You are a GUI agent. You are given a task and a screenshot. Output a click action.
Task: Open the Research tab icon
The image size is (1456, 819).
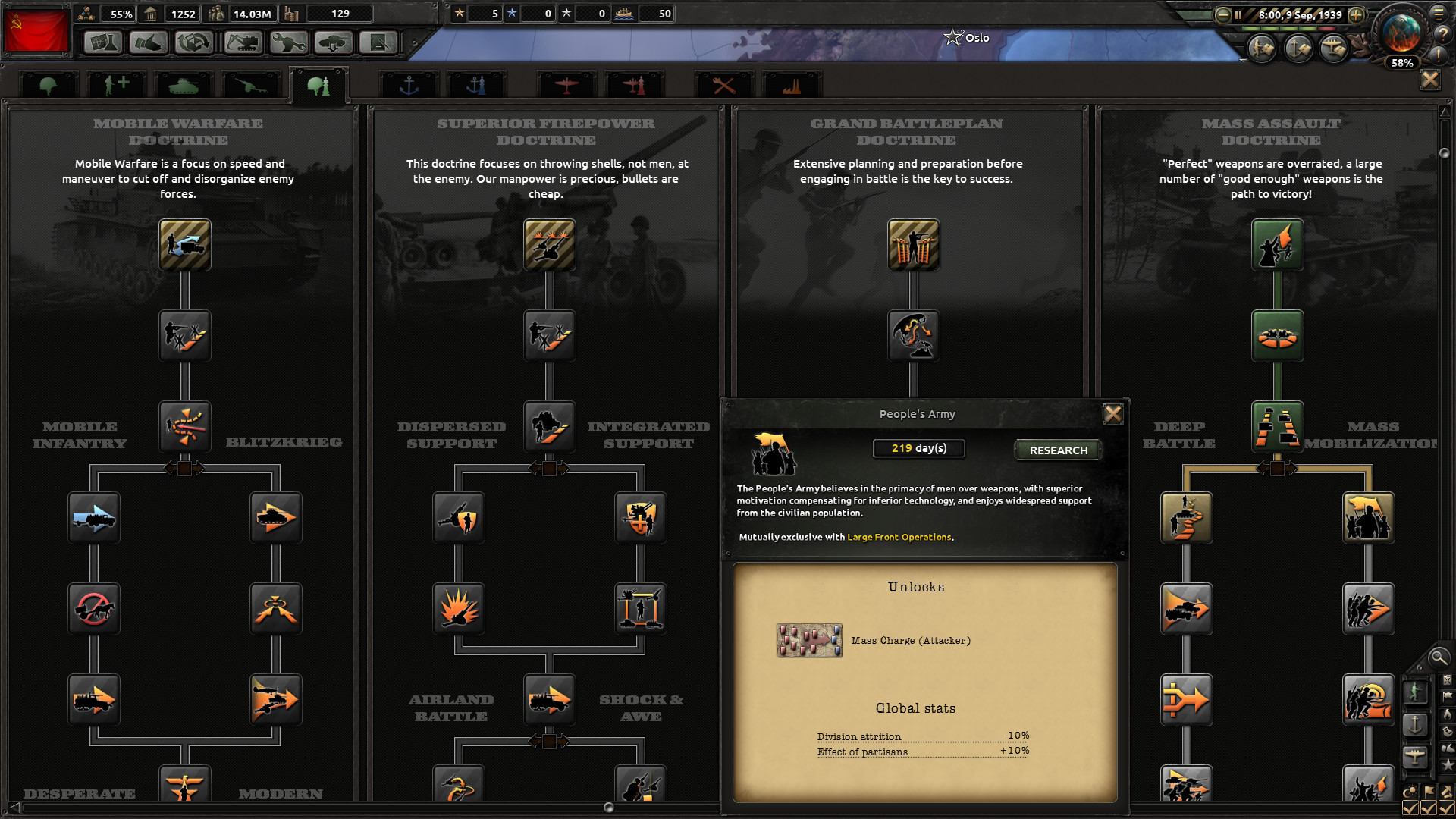coord(103,42)
